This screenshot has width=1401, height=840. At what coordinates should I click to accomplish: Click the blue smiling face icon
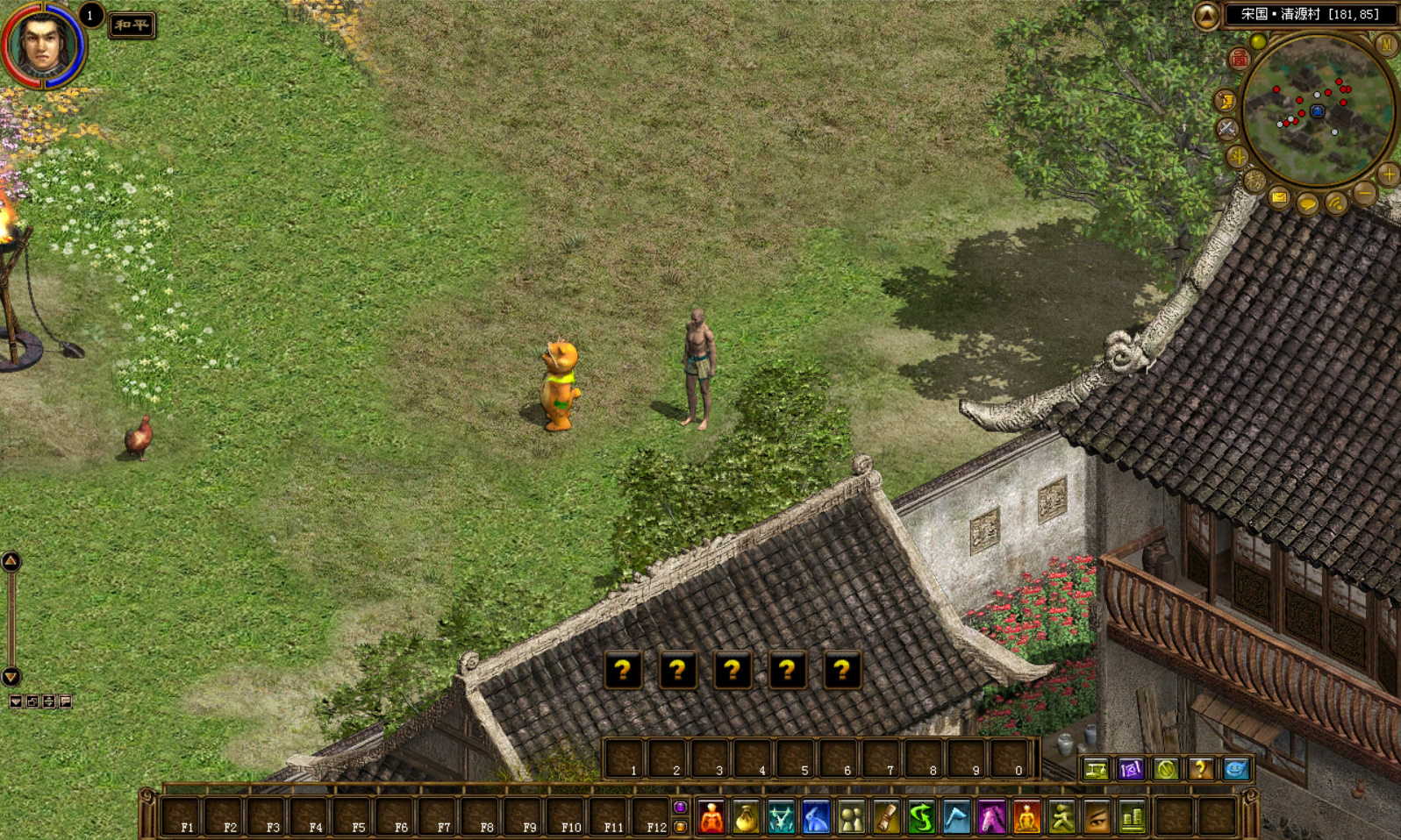[x=1235, y=770]
